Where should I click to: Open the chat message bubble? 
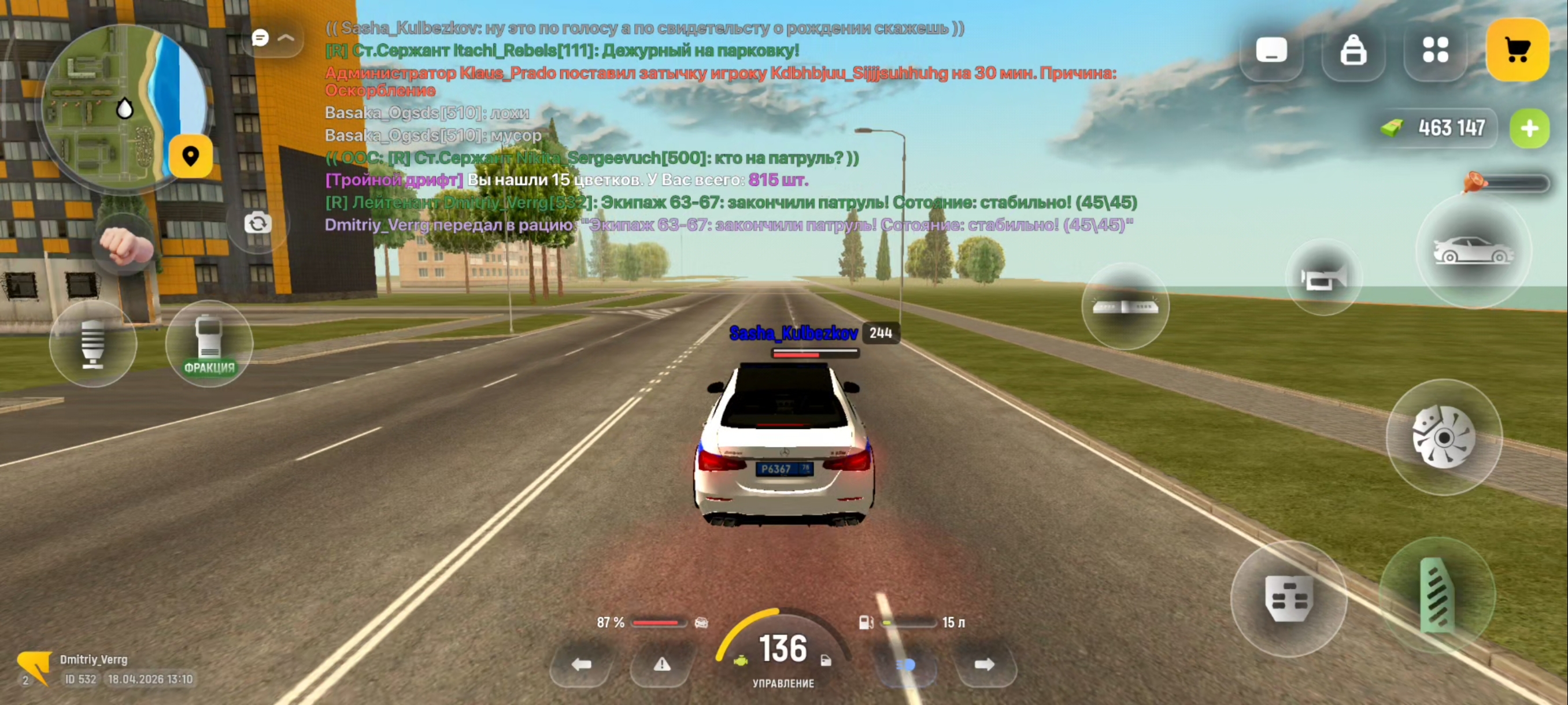[260, 38]
